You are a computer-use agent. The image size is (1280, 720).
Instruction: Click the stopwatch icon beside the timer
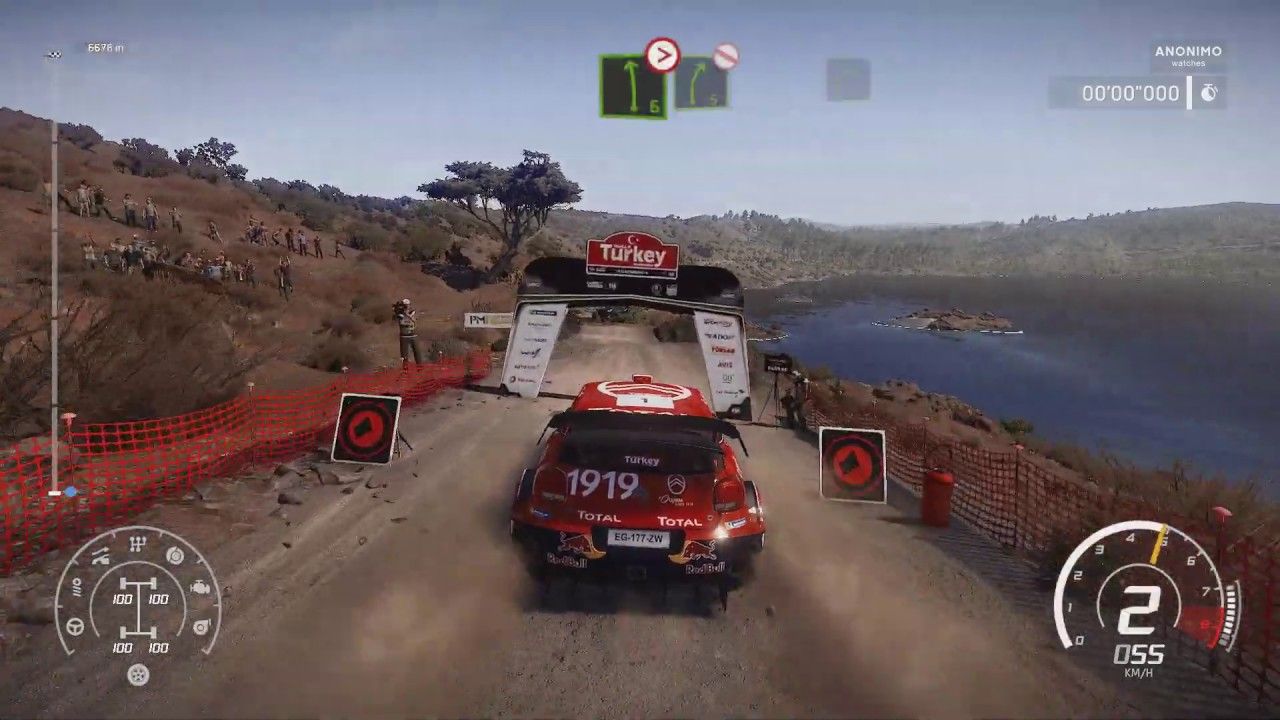[1209, 93]
